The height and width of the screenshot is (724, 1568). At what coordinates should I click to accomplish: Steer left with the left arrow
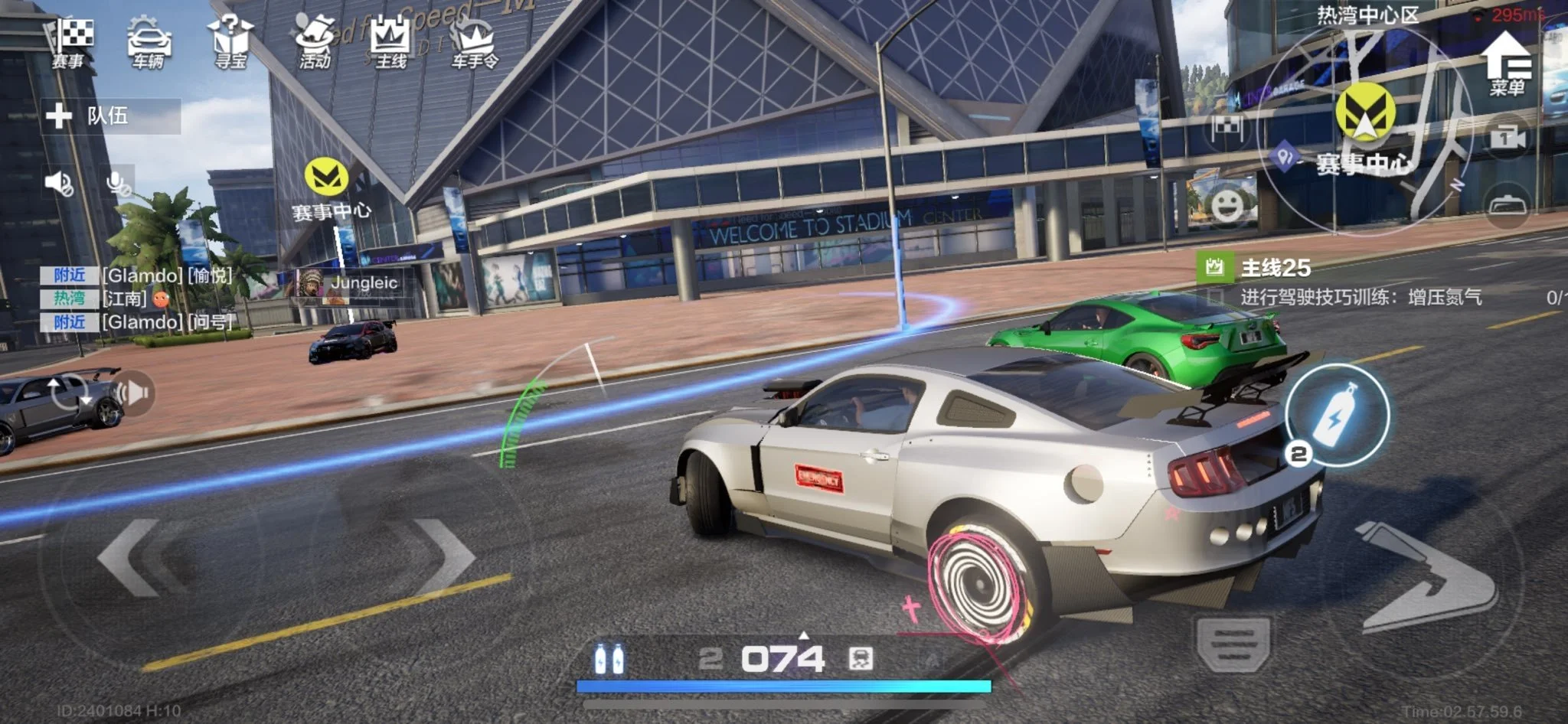pyautogui.click(x=130, y=557)
